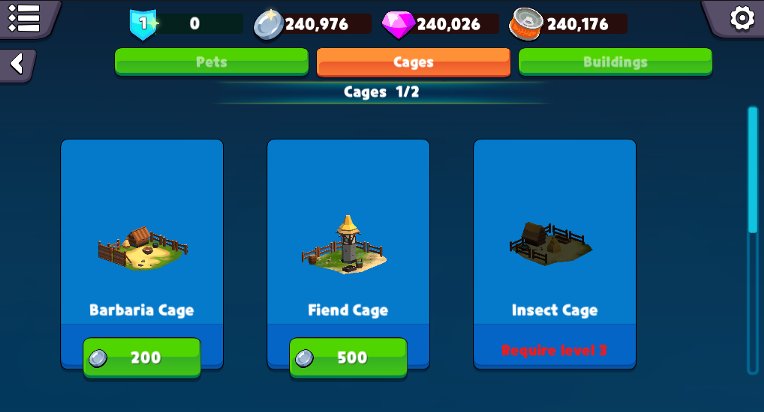Screen dimensions: 764x412
Task: Click the cages list scrollbar
Action: (752, 170)
